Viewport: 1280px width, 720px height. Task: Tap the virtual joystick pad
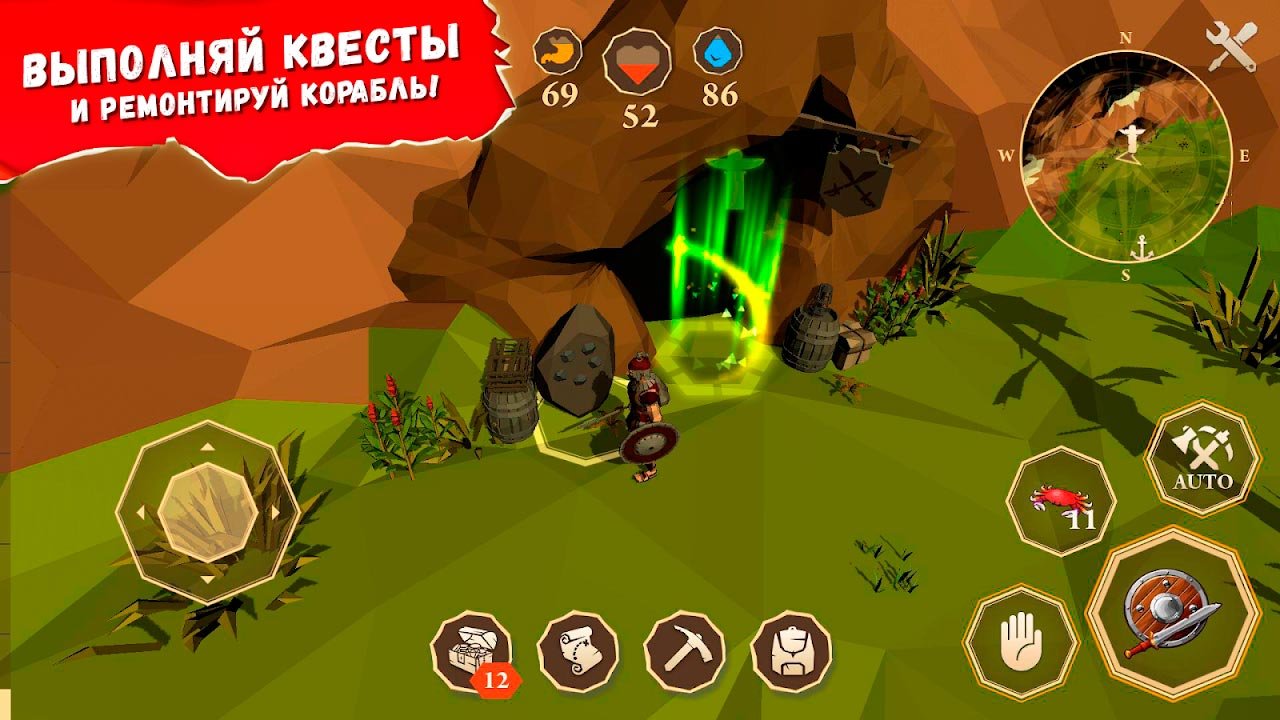coord(208,512)
